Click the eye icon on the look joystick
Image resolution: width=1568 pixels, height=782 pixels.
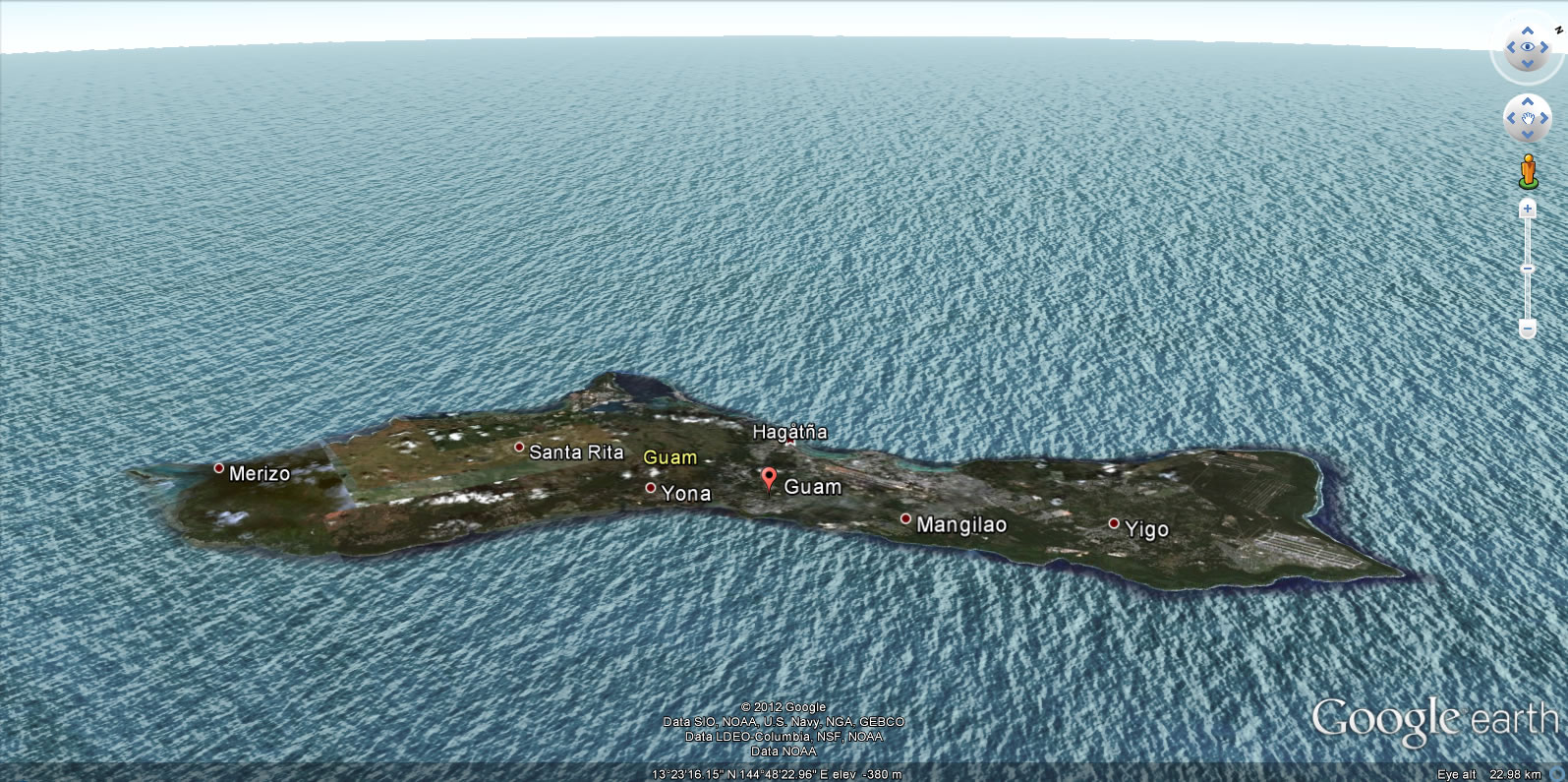1527,47
